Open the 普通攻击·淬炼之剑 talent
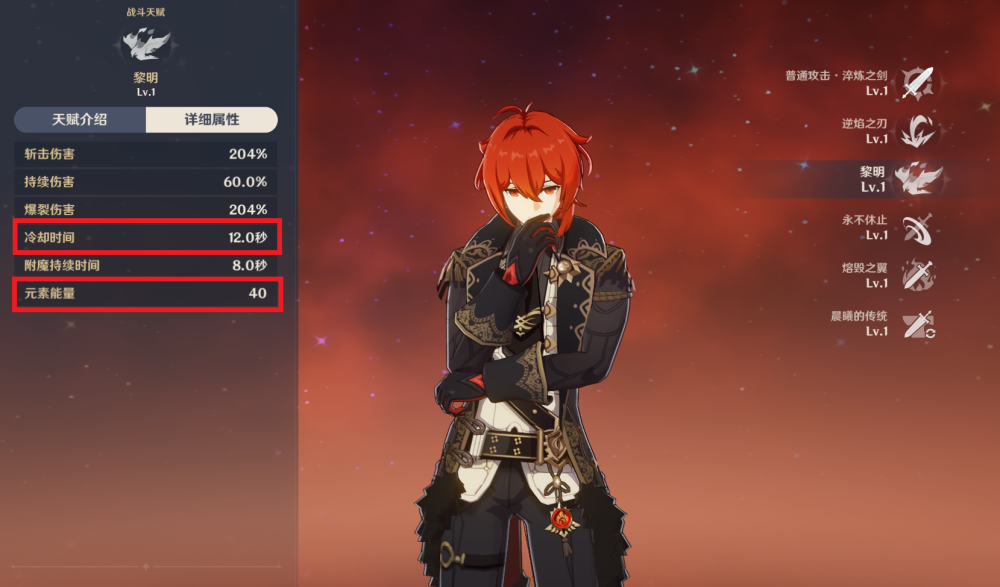 point(917,82)
